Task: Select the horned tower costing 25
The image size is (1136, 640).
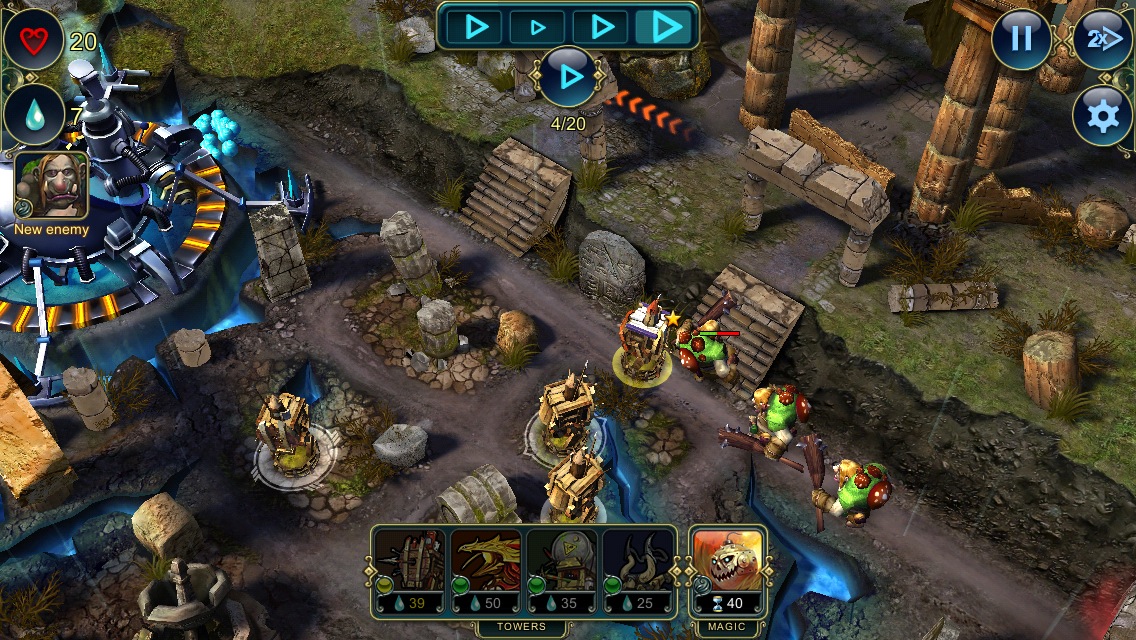Action: click(x=638, y=571)
